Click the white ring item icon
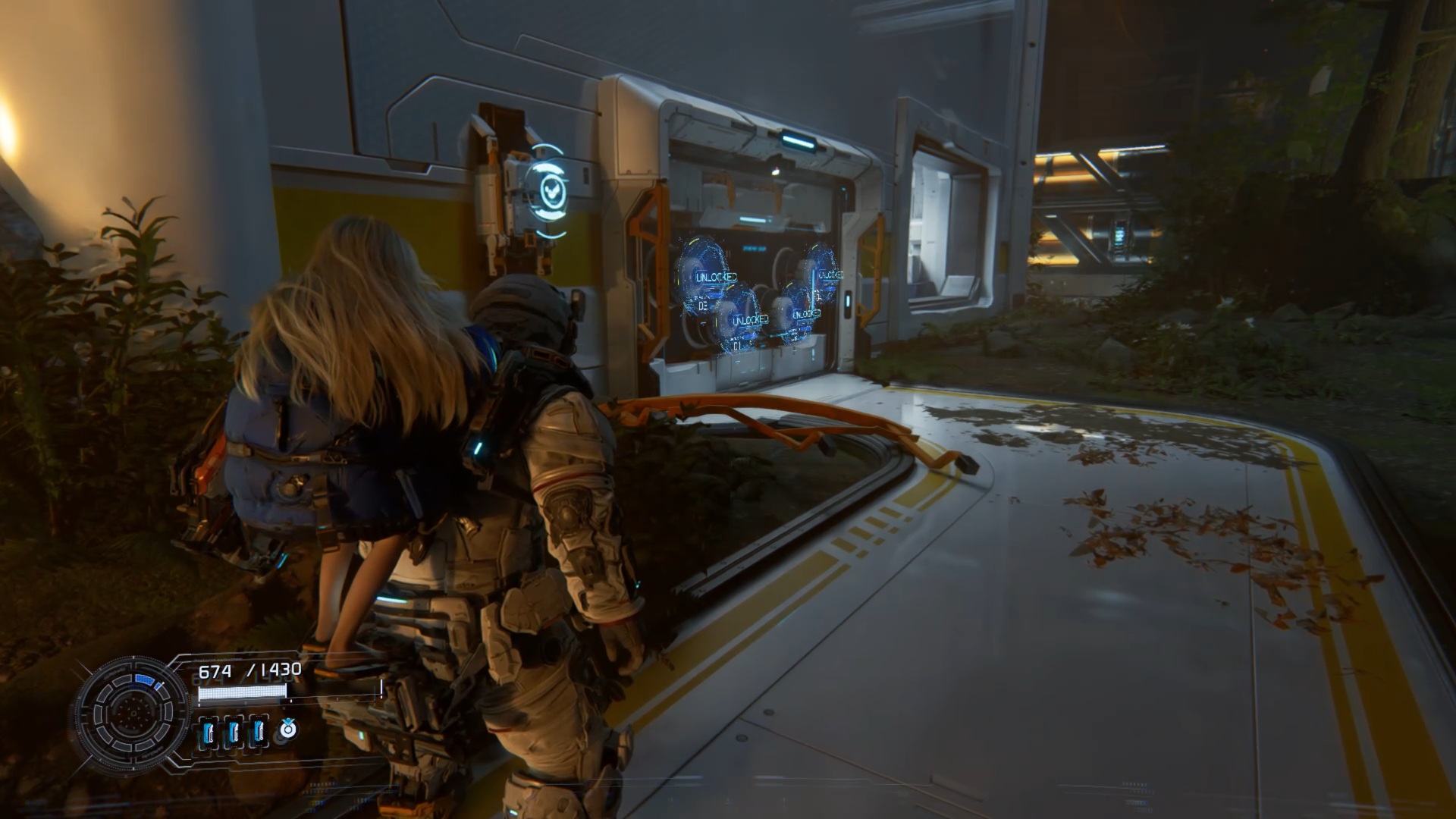 [x=287, y=729]
